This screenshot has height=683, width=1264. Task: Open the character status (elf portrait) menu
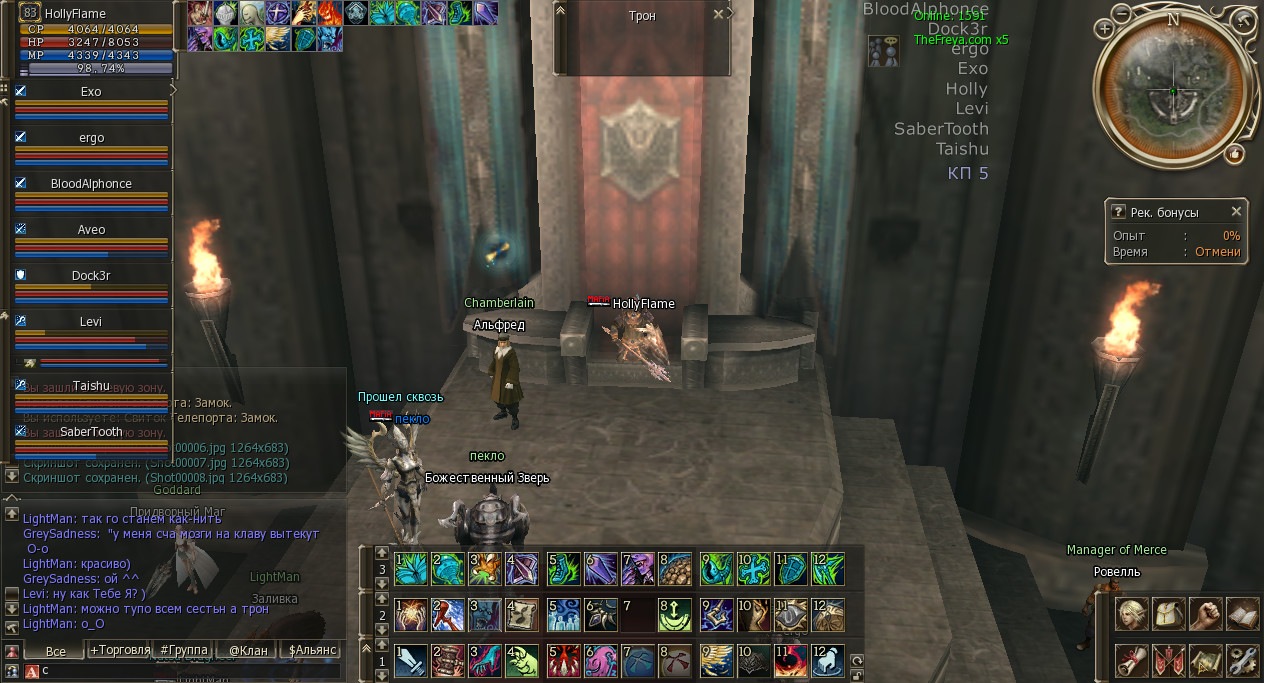pyautogui.click(x=1132, y=613)
